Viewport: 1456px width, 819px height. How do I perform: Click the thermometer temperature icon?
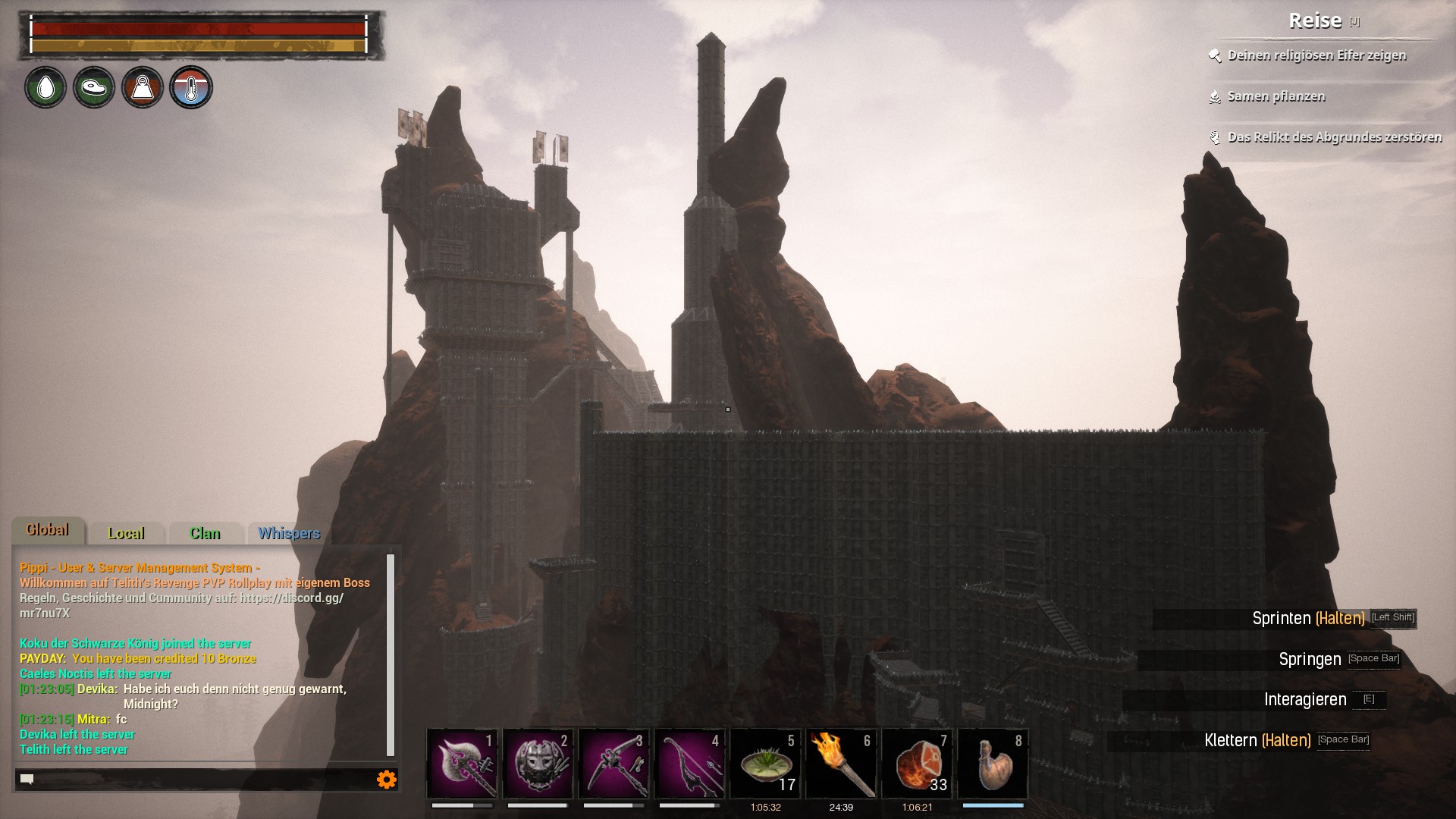(x=191, y=88)
